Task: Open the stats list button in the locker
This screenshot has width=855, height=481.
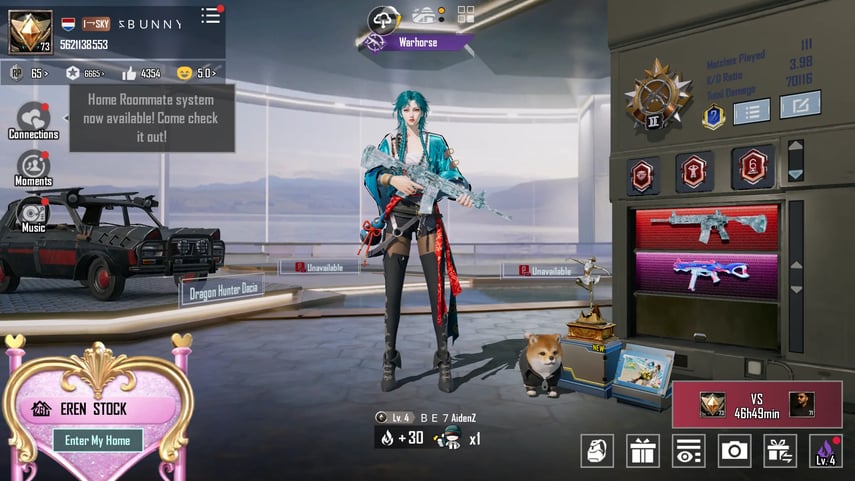Action: point(751,109)
